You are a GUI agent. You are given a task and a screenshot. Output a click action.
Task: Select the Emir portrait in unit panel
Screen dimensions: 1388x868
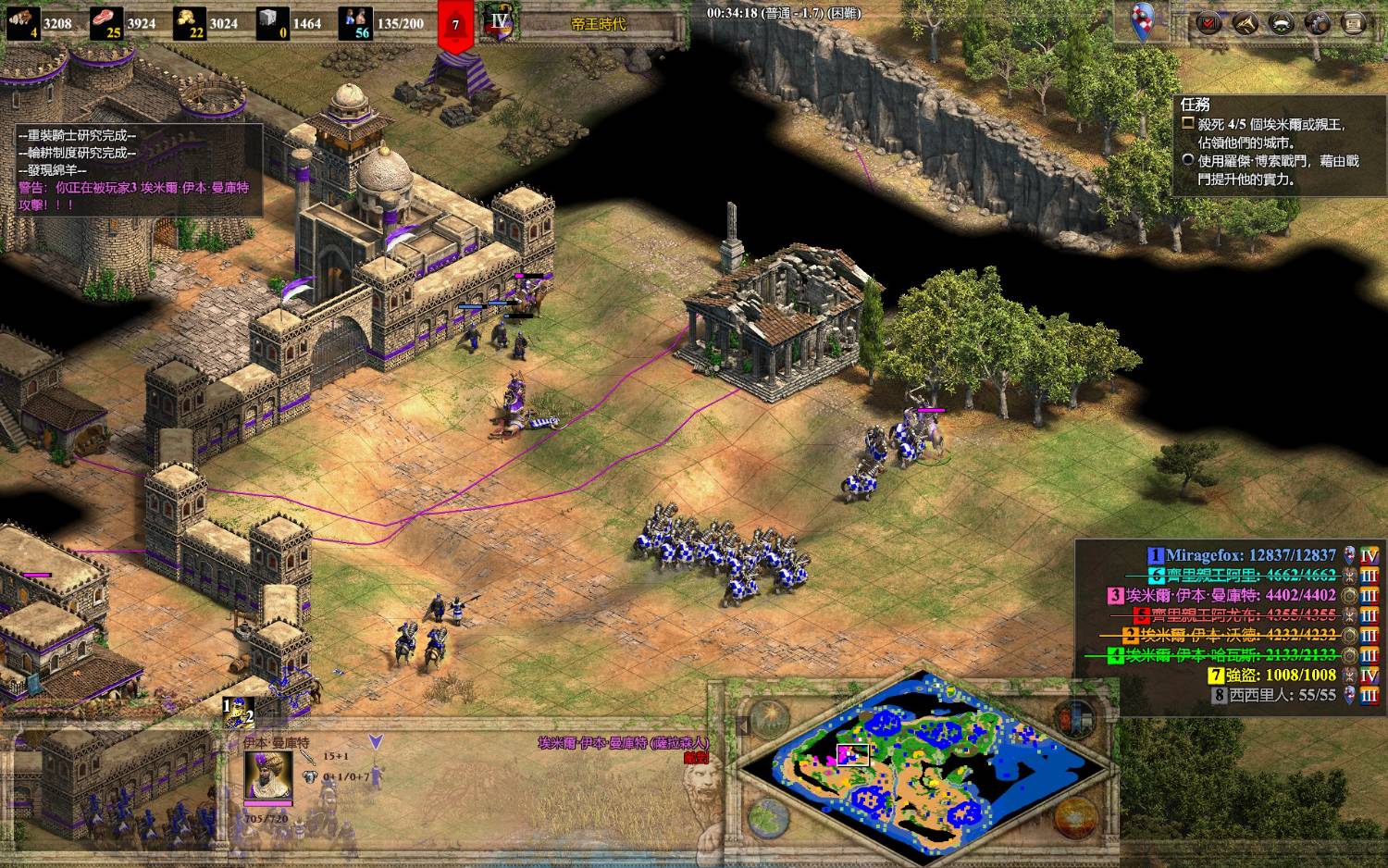[268, 775]
